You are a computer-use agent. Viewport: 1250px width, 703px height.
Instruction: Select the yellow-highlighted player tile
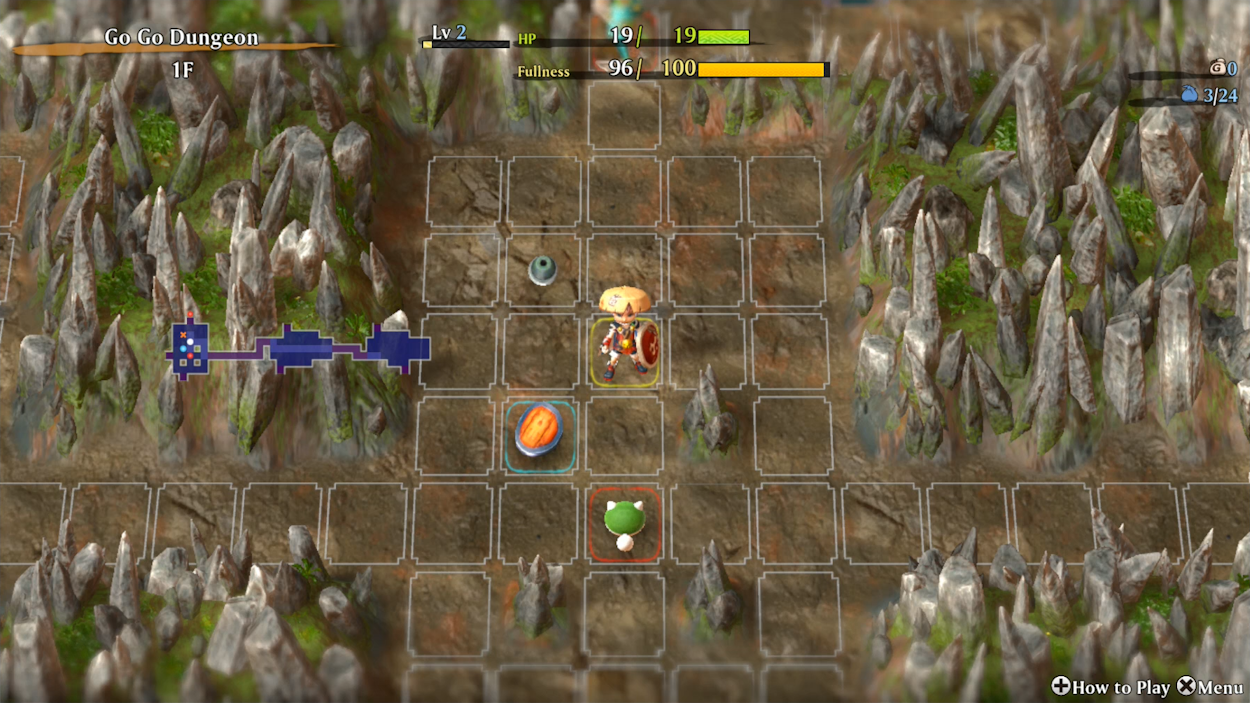(x=624, y=351)
